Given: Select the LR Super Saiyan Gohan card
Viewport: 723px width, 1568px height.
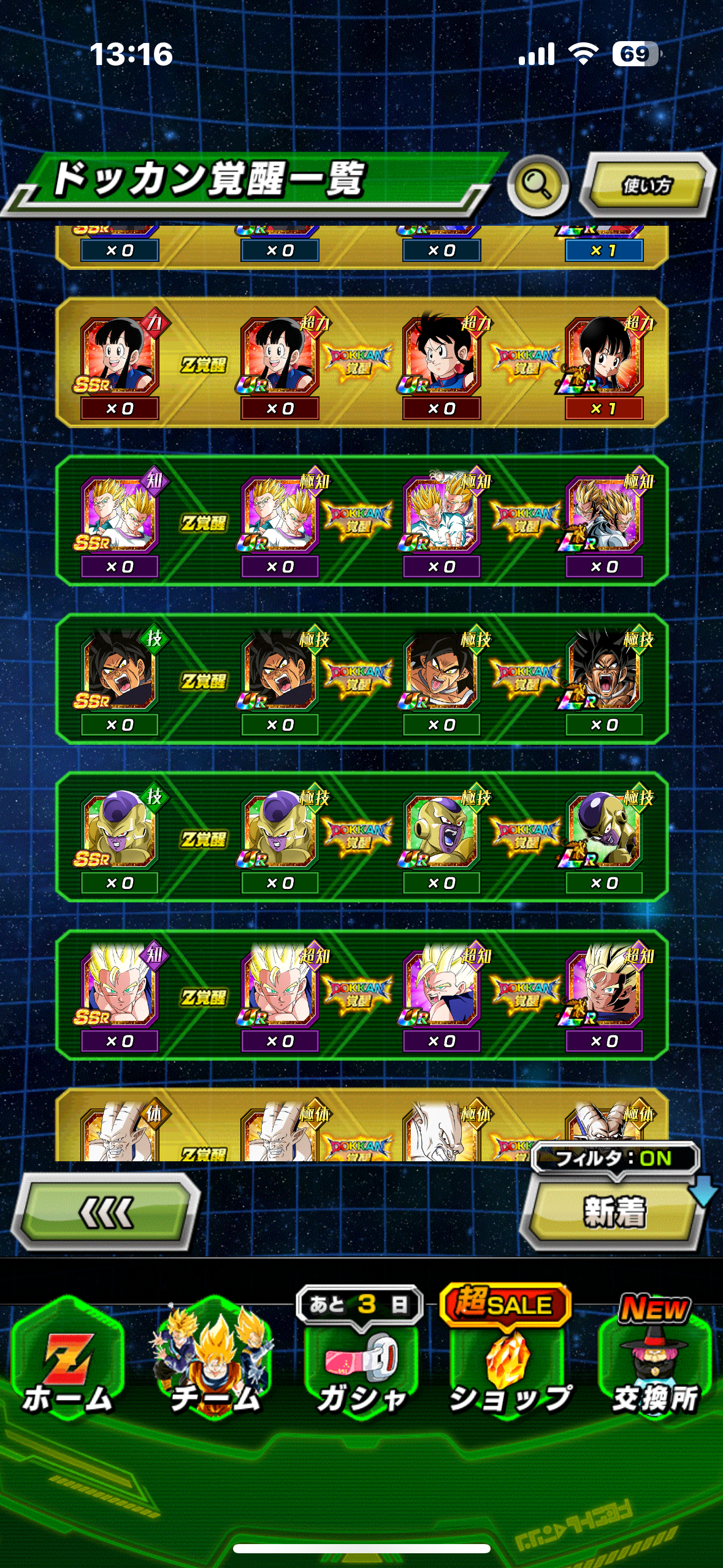Looking at the screenshot, I should (604, 989).
